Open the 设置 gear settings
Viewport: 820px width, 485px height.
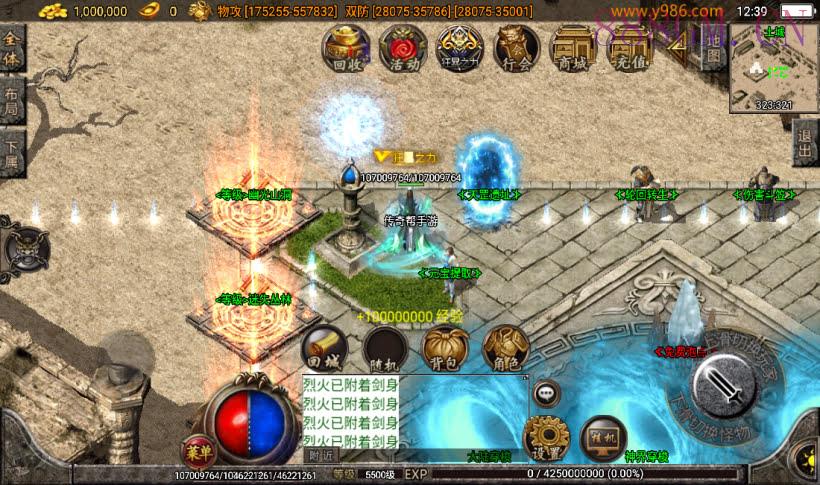(546, 438)
